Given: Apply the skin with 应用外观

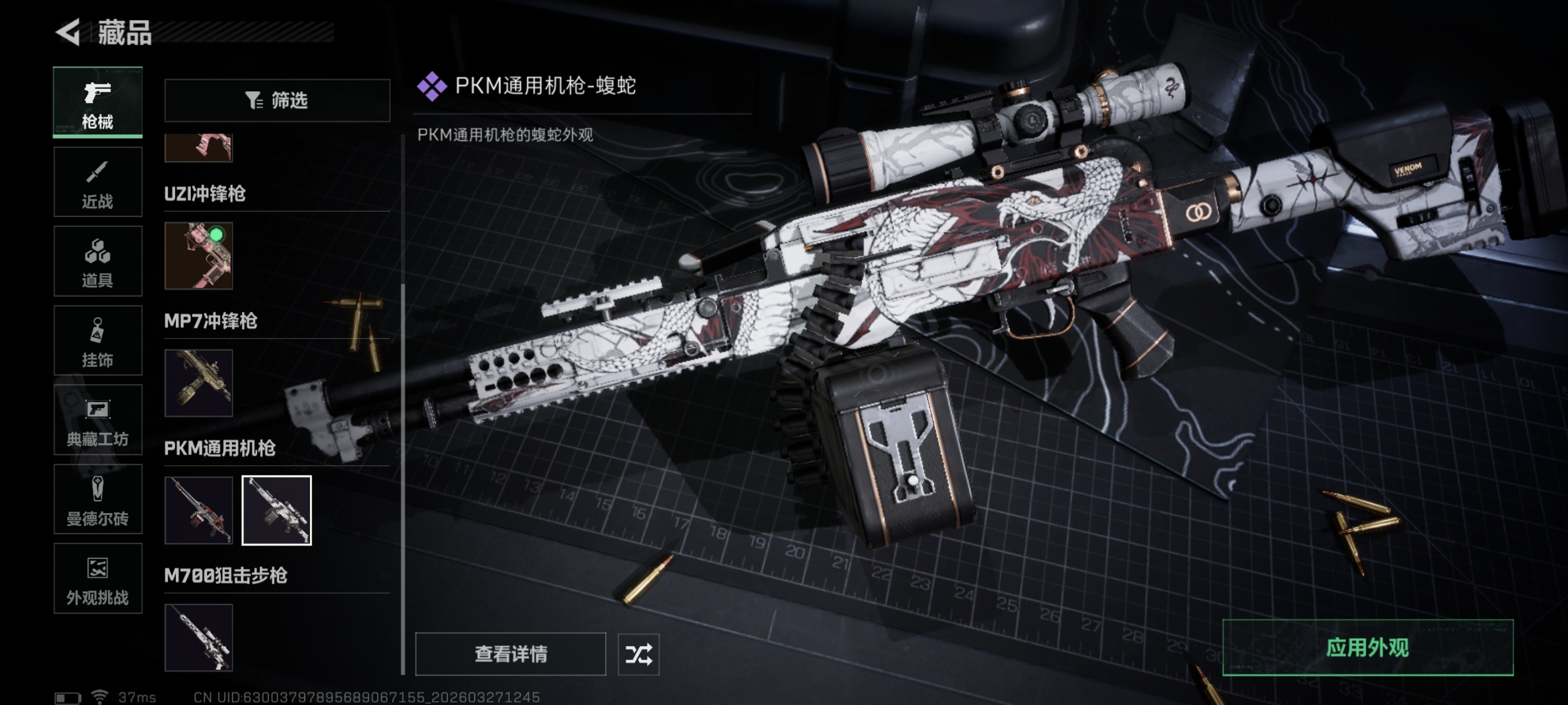Looking at the screenshot, I should 1367,648.
